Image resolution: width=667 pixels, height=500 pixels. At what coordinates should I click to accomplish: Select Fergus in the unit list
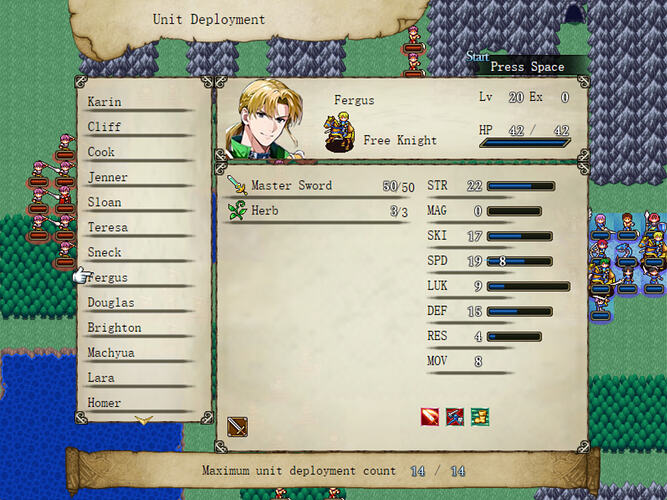(108, 277)
